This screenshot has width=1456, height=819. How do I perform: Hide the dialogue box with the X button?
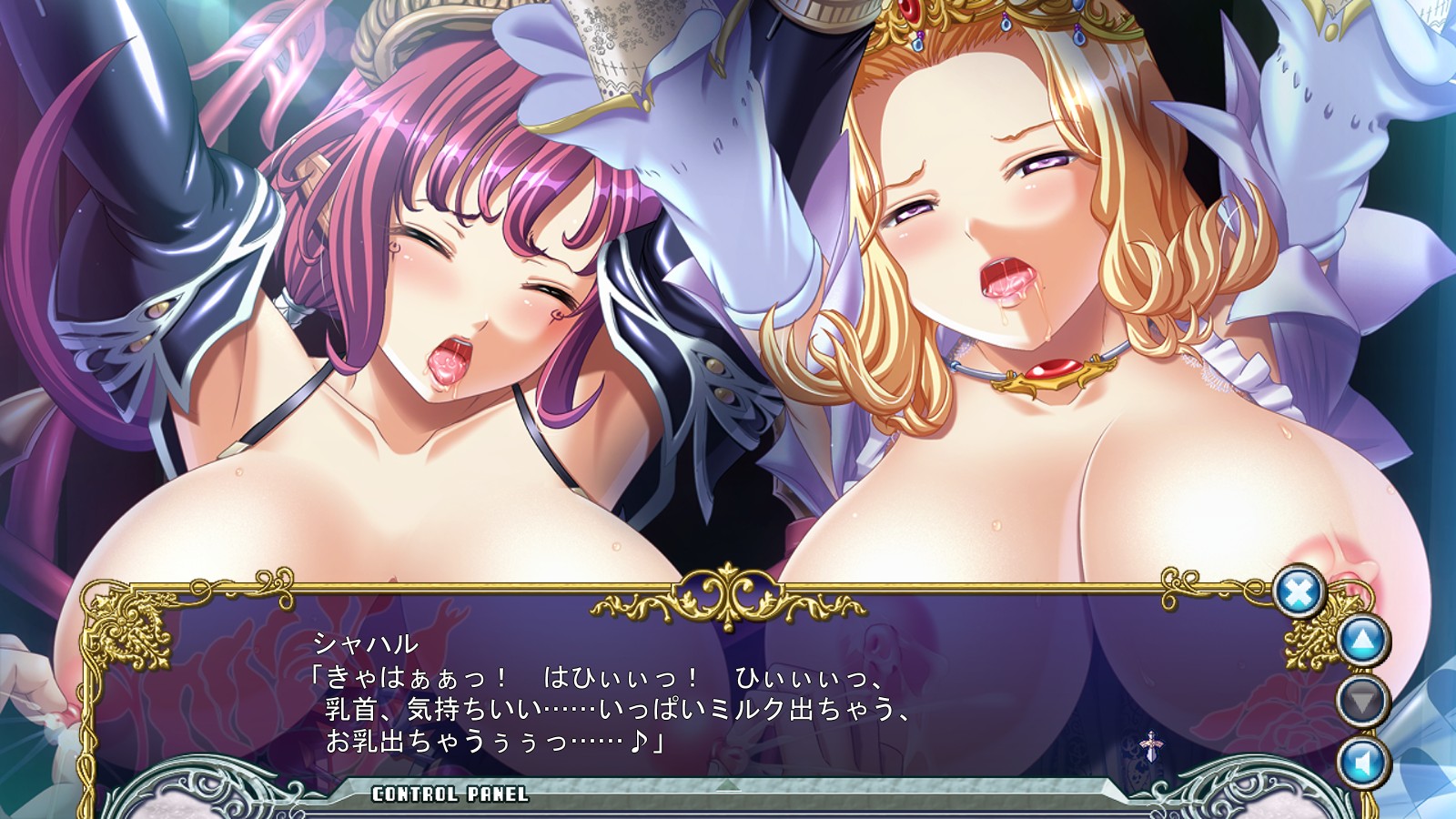coord(1299,592)
